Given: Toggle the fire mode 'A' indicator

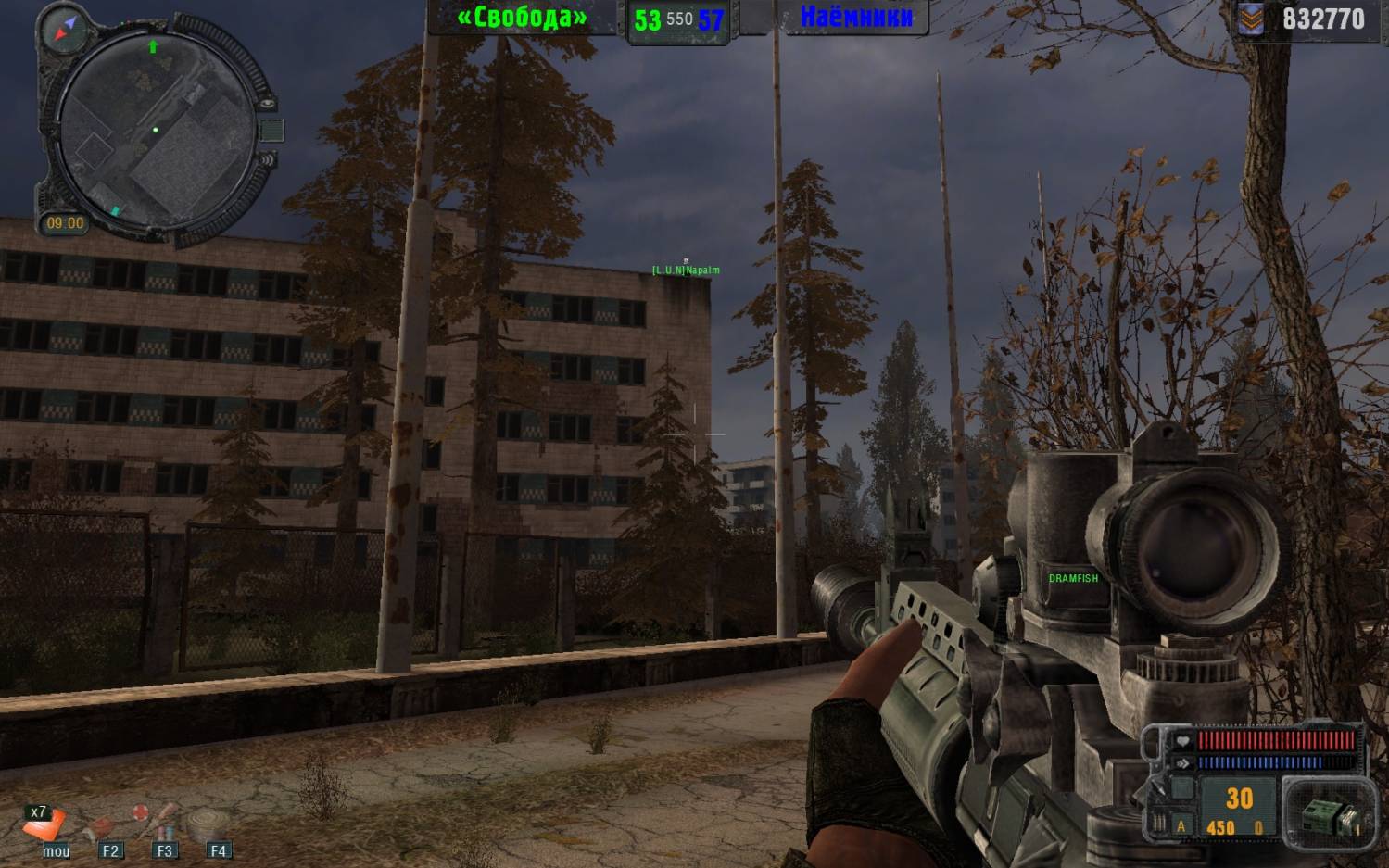Looking at the screenshot, I should [1181, 826].
